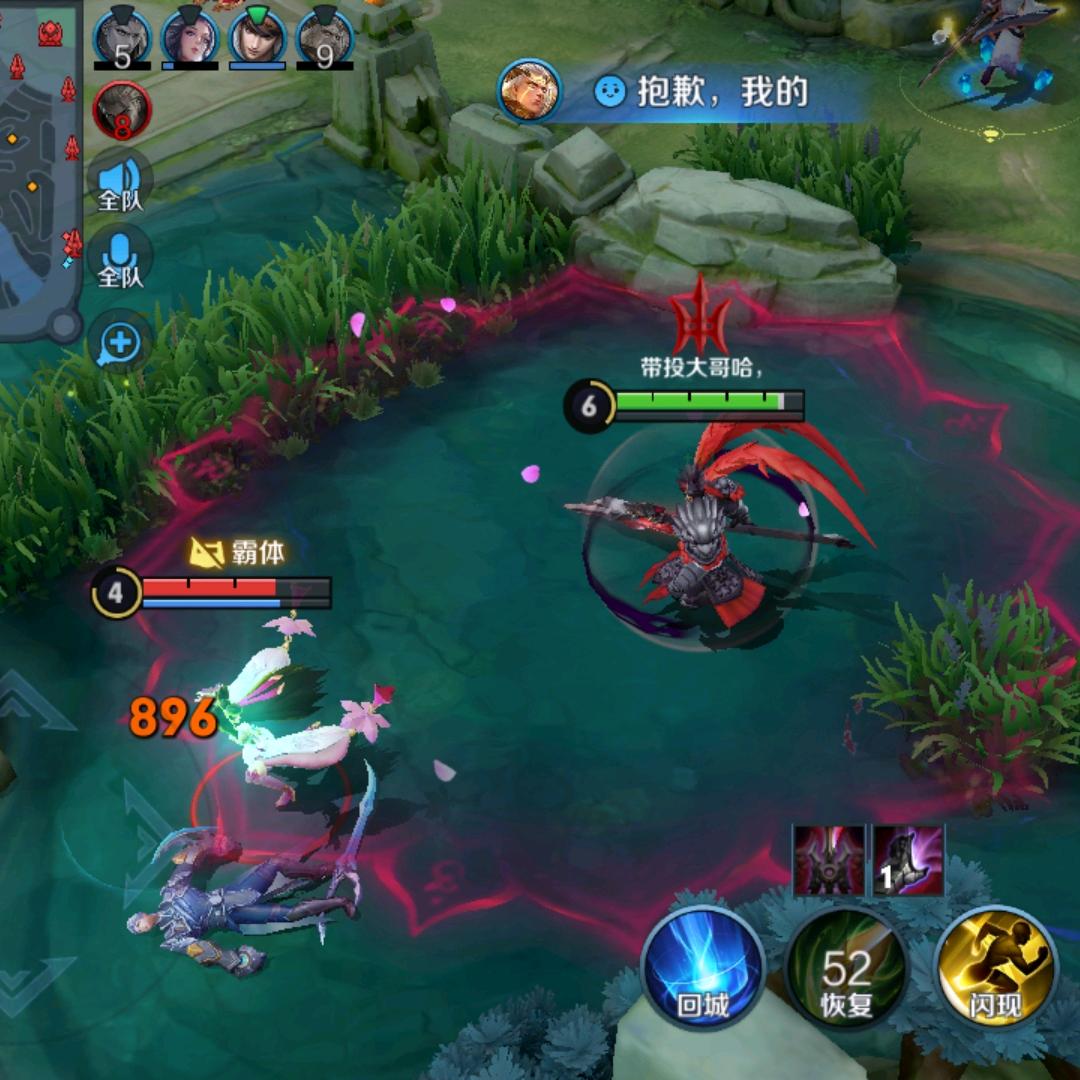This screenshot has width=1080, height=1080.
Task: Activate the red blade item icon
Action: coord(829,860)
